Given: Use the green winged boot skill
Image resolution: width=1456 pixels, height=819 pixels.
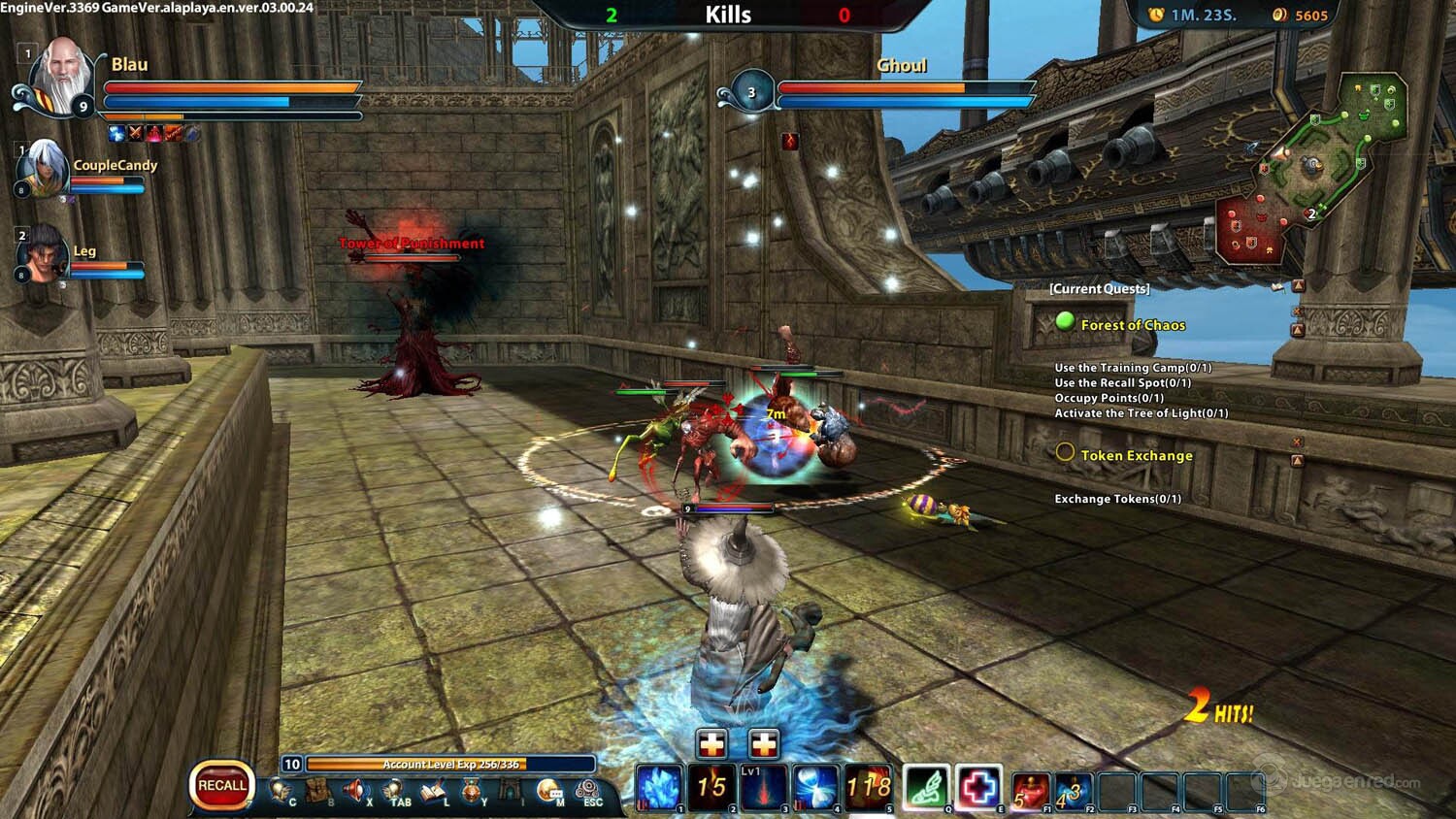Looking at the screenshot, I should 926,787.
